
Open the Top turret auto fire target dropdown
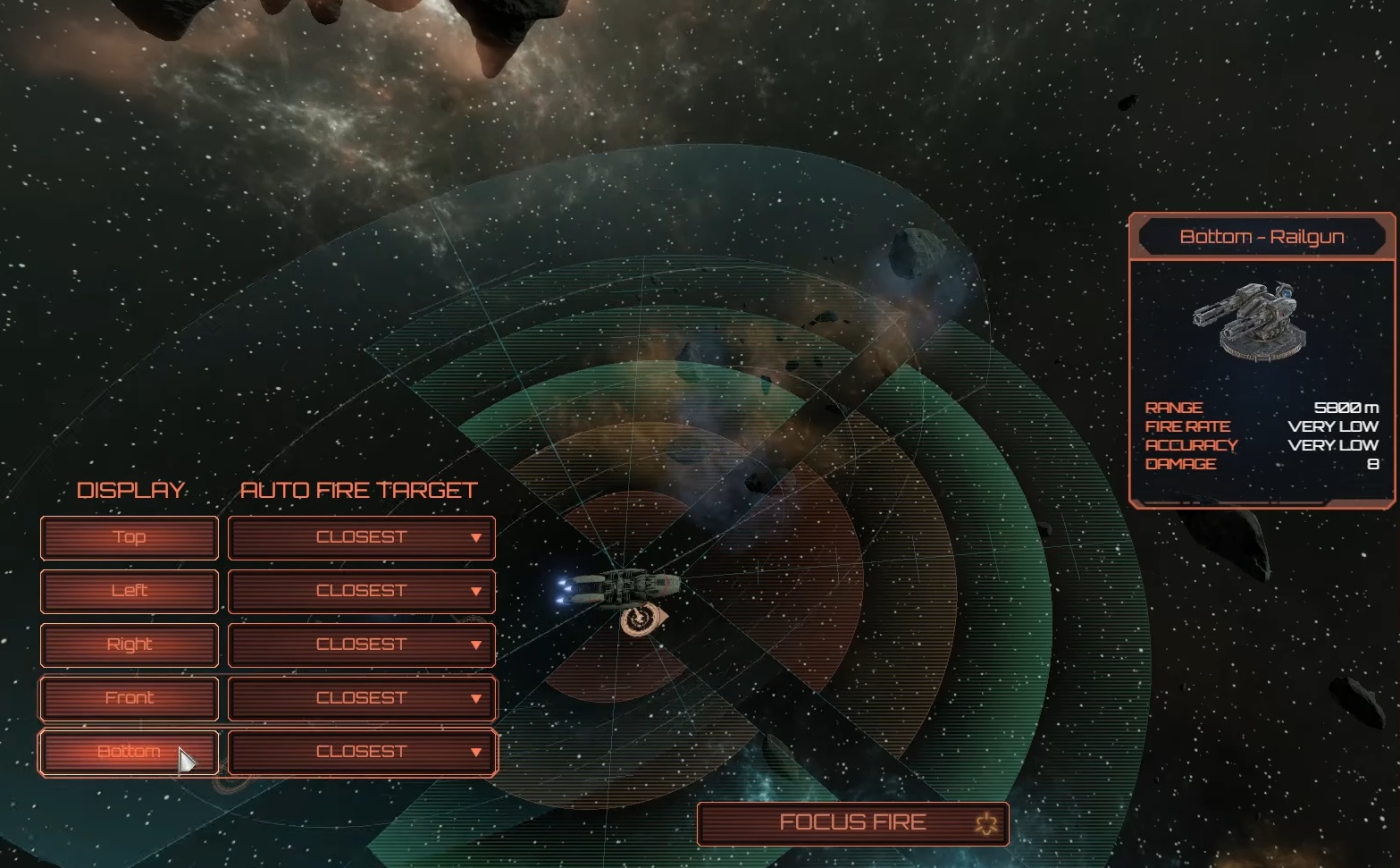coord(362,537)
